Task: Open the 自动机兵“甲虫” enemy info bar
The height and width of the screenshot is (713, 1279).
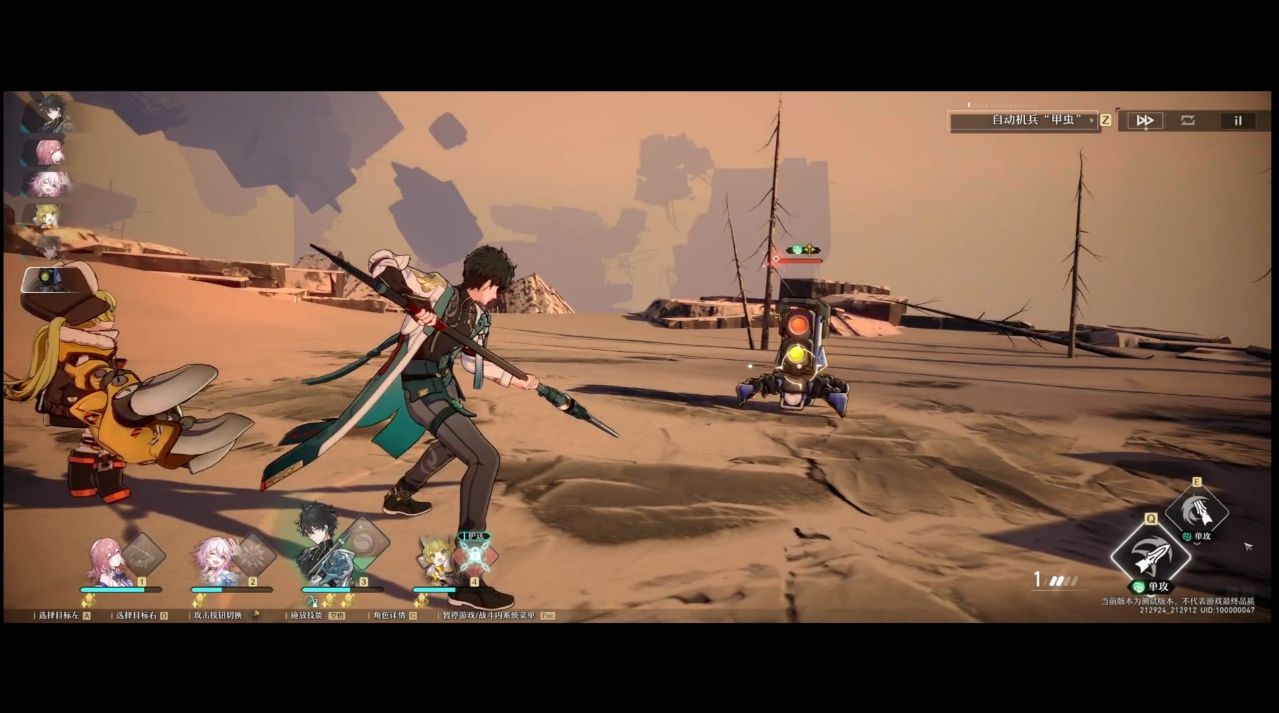Action: [1023, 120]
